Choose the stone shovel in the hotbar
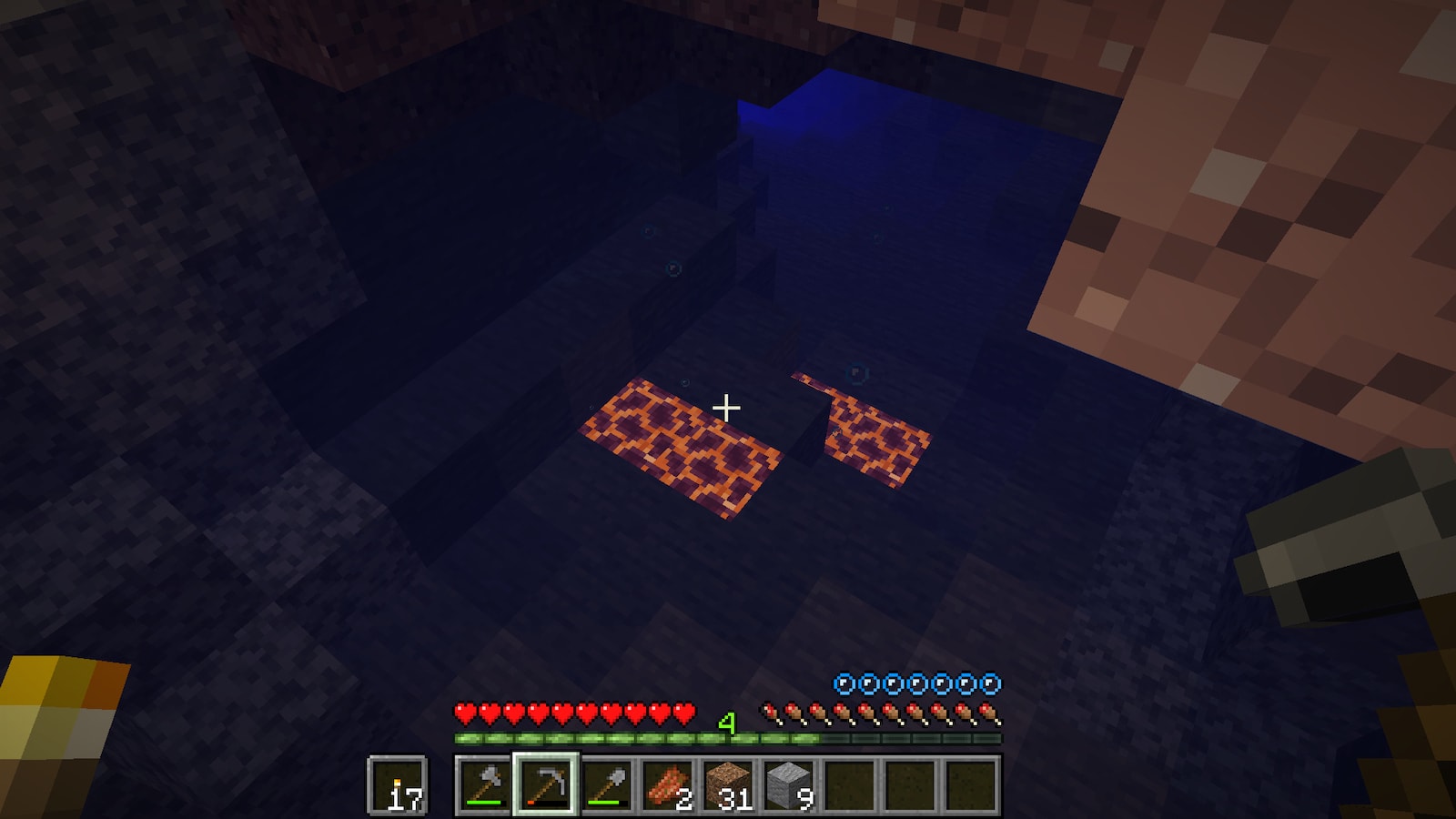This screenshot has height=819, width=1456. click(607, 784)
